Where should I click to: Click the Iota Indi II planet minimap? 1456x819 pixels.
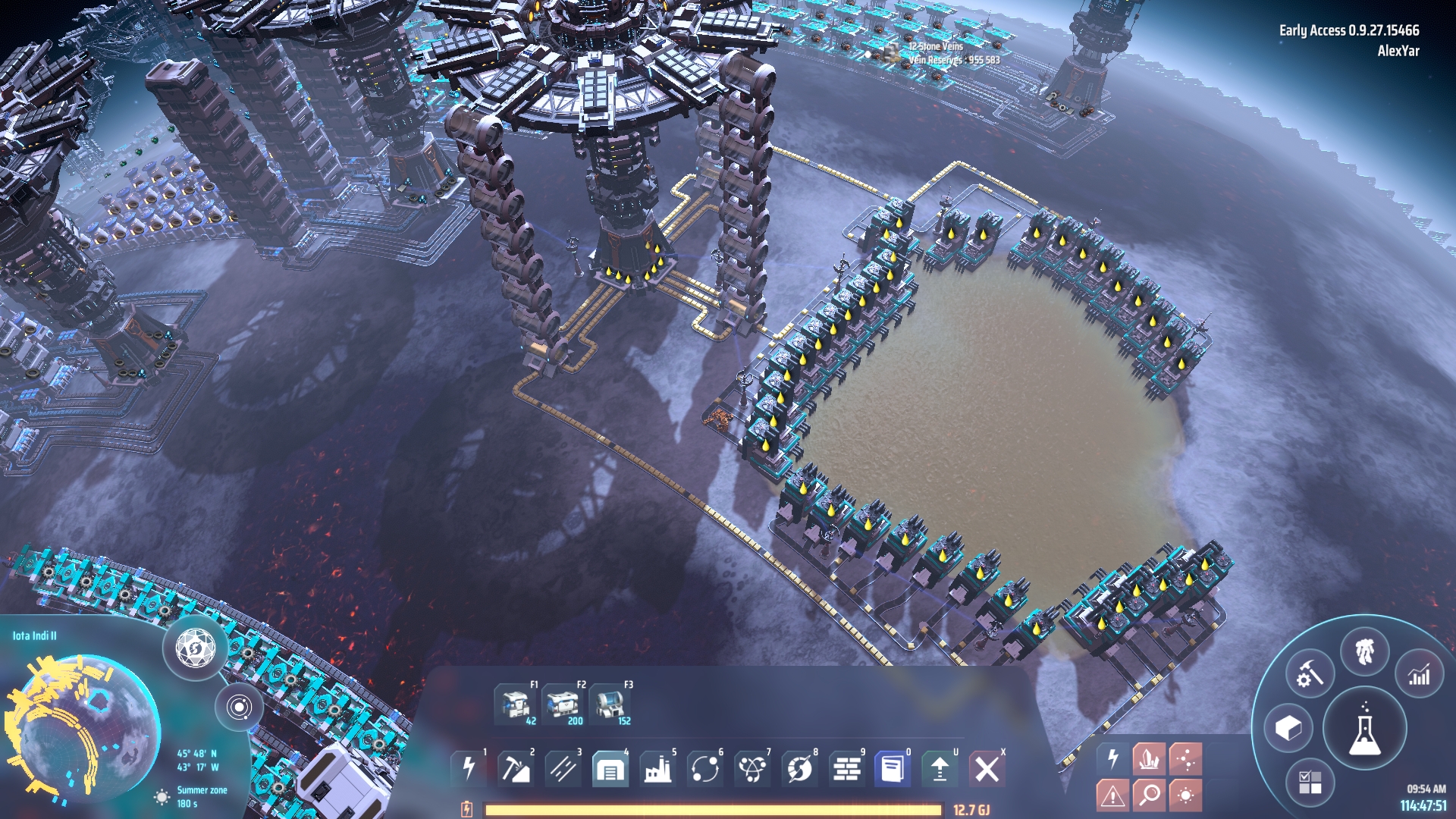pos(83,728)
